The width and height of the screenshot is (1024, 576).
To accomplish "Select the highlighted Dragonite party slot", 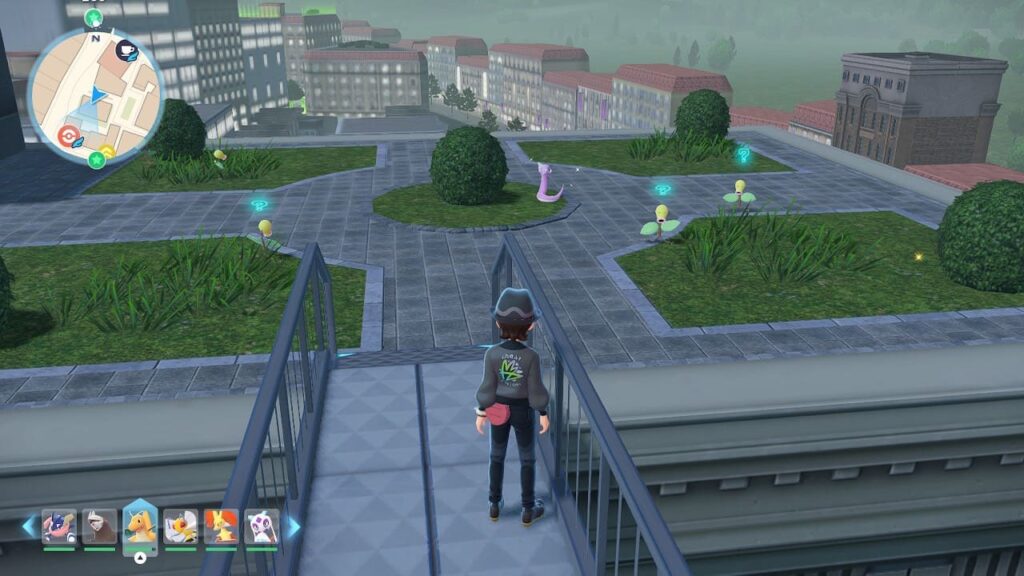I will [140, 525].
